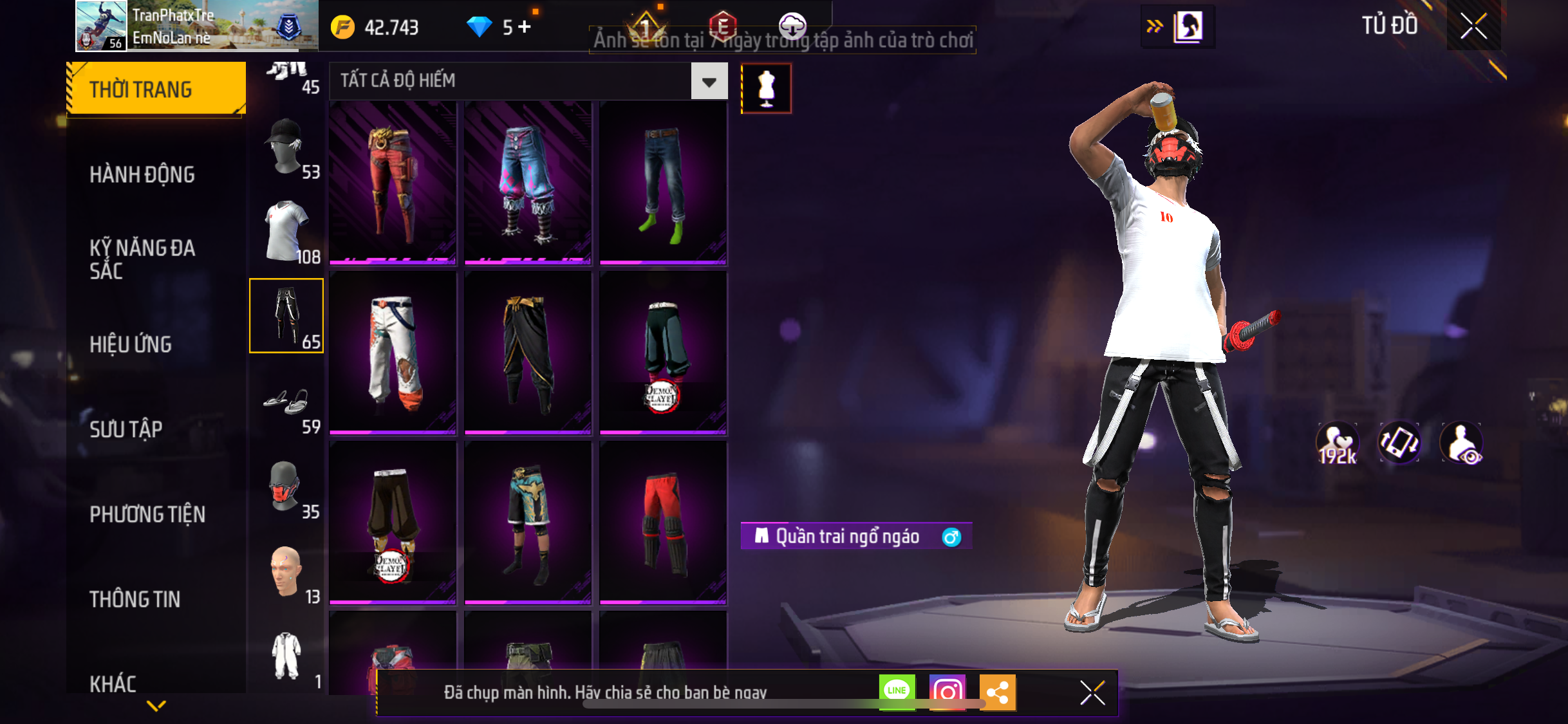Select the red pants with gold belt

[393, 183]
